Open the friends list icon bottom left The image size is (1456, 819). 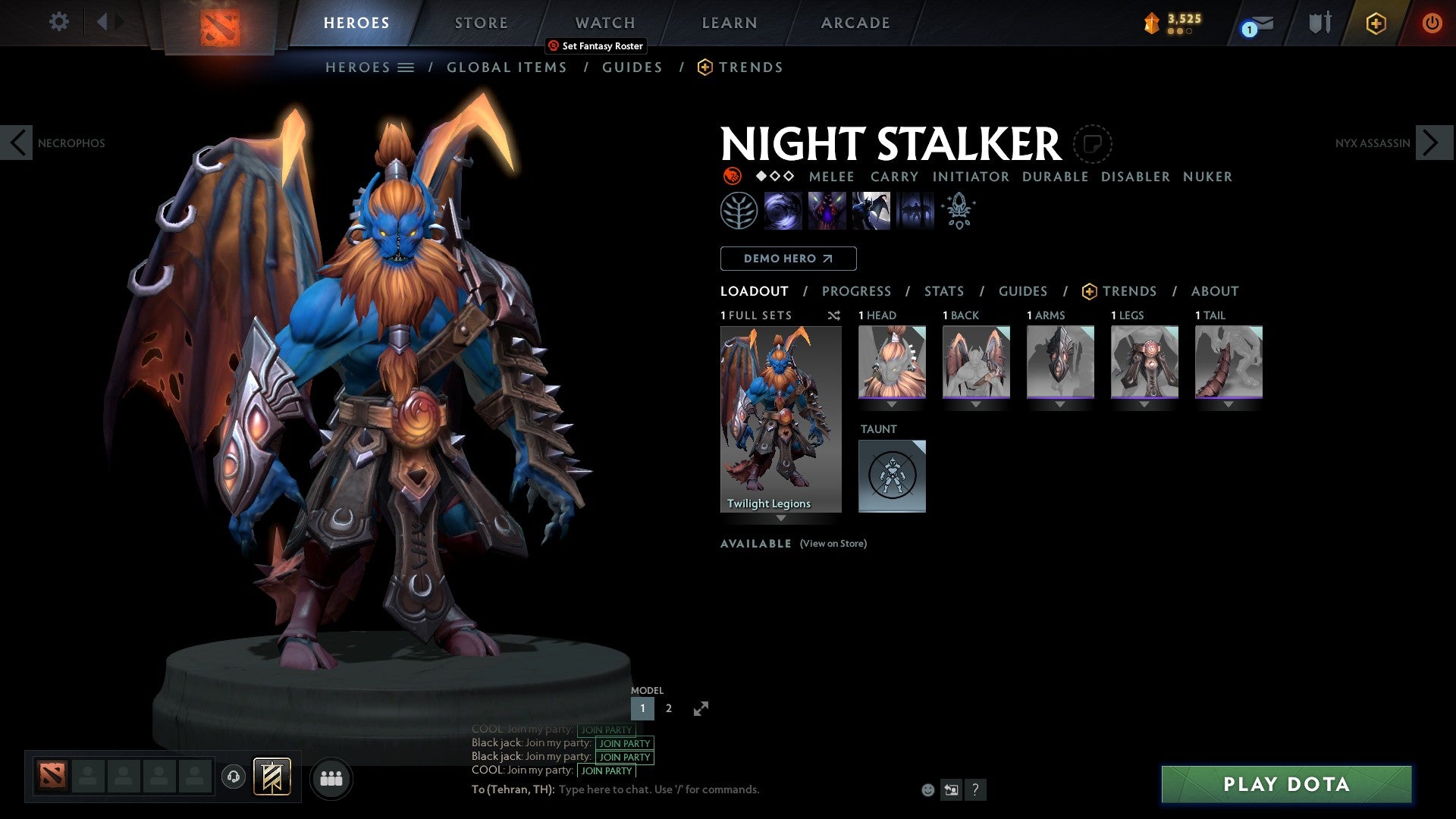click(x=331, y=777)
